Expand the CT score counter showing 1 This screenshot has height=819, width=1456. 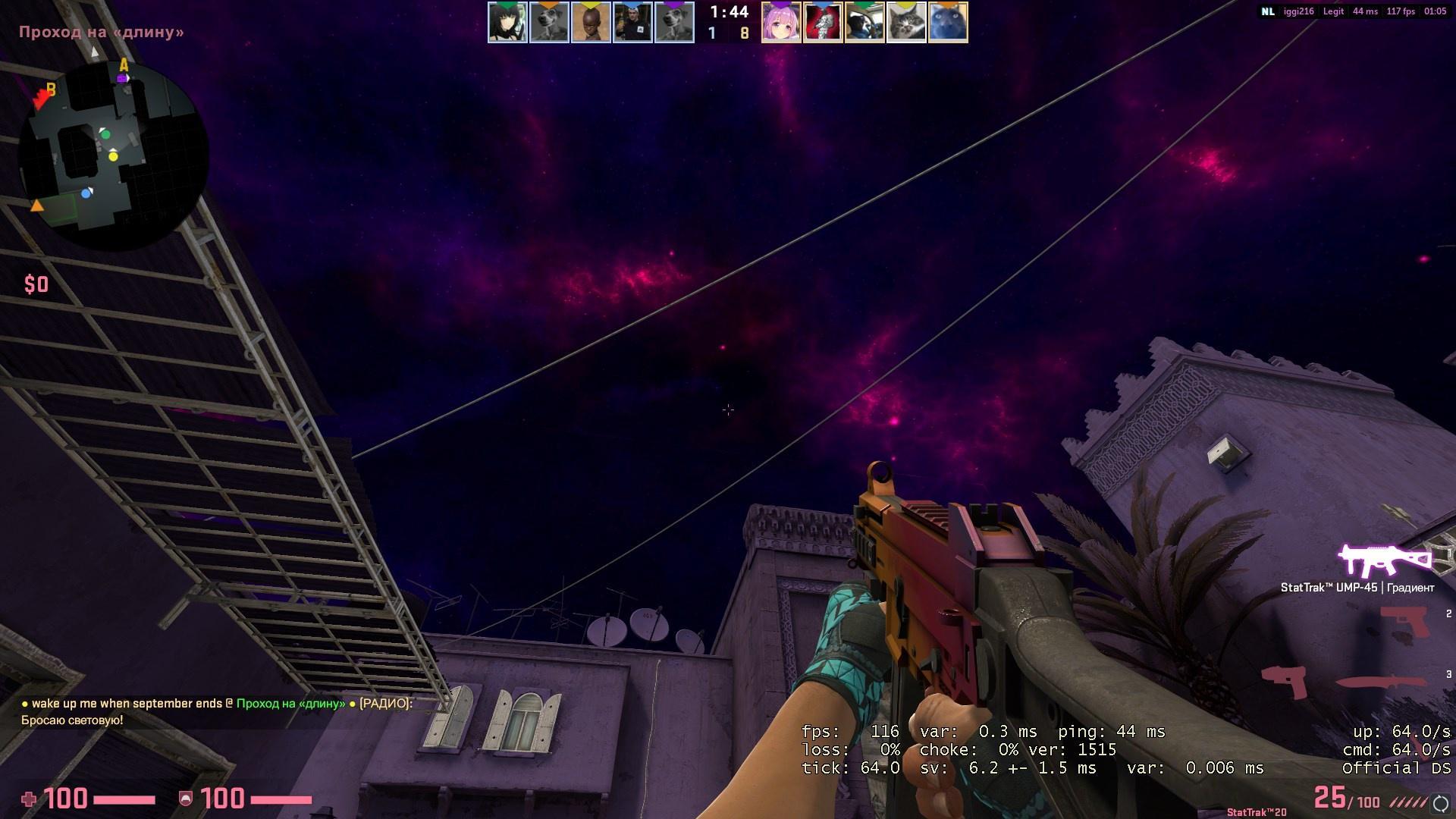click(711, 33)
